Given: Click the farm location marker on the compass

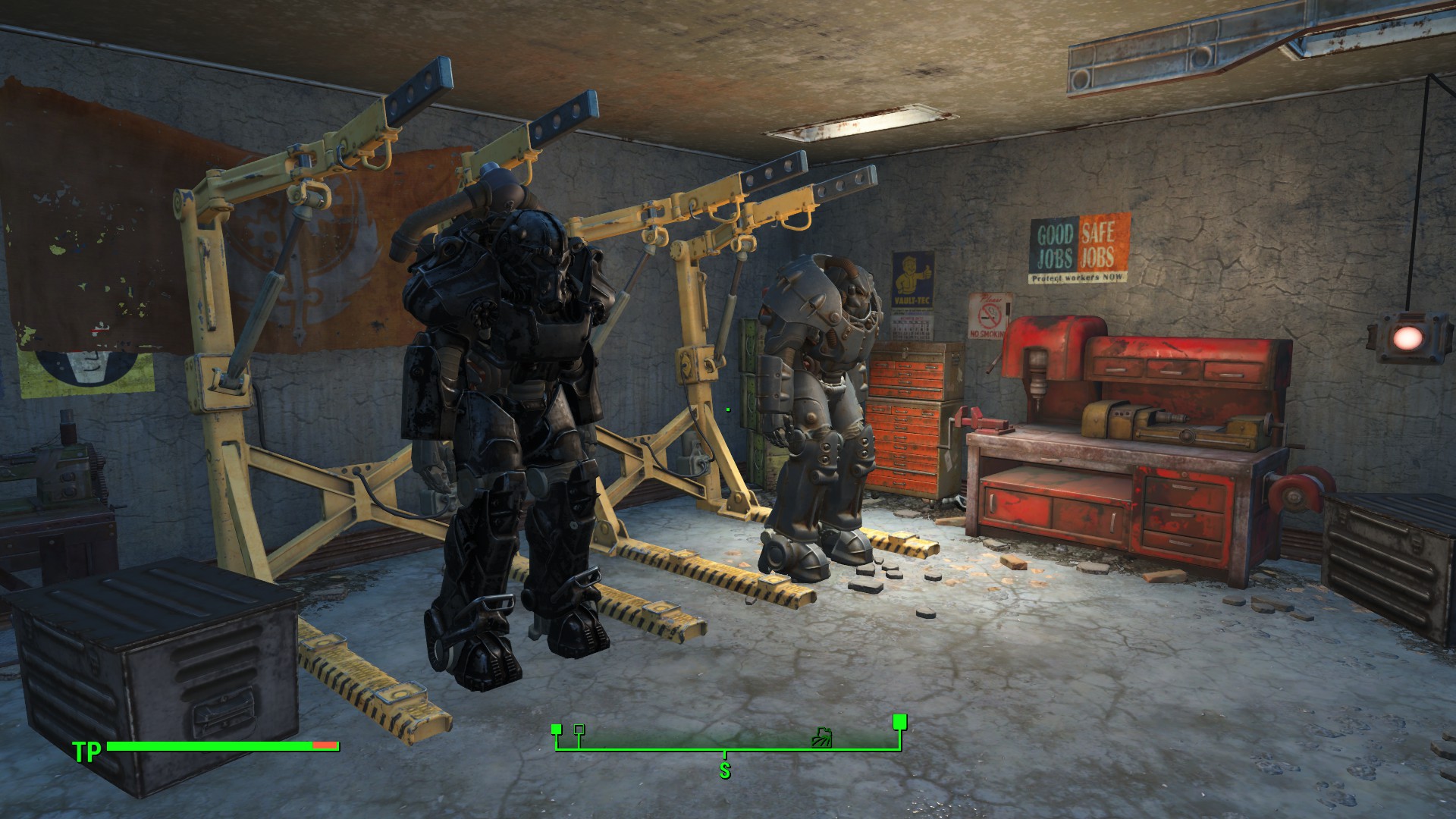Looking at the screenshot, I should pyautogui.click(x=821, y=736).
